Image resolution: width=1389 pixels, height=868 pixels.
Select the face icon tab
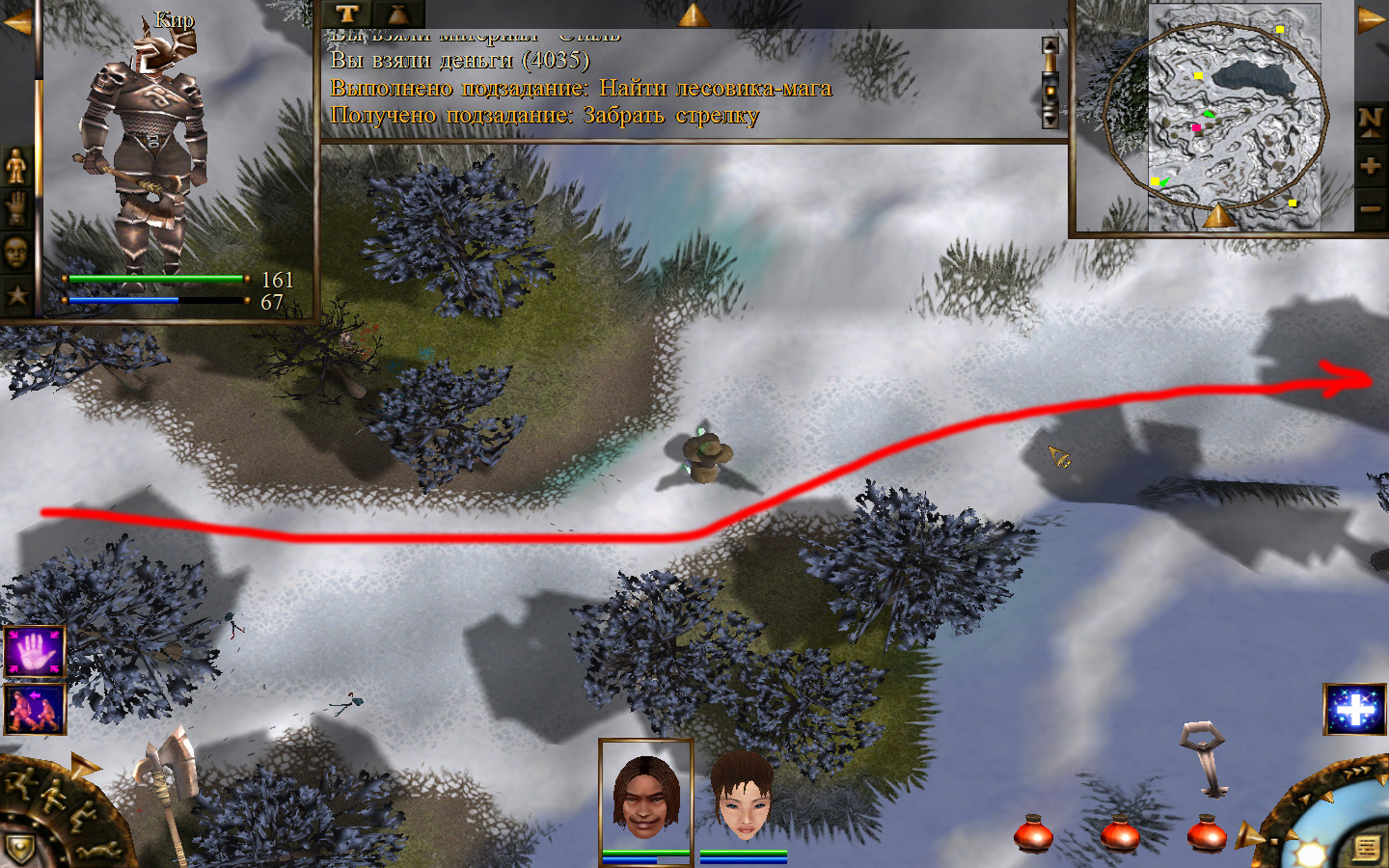point(16,253)
